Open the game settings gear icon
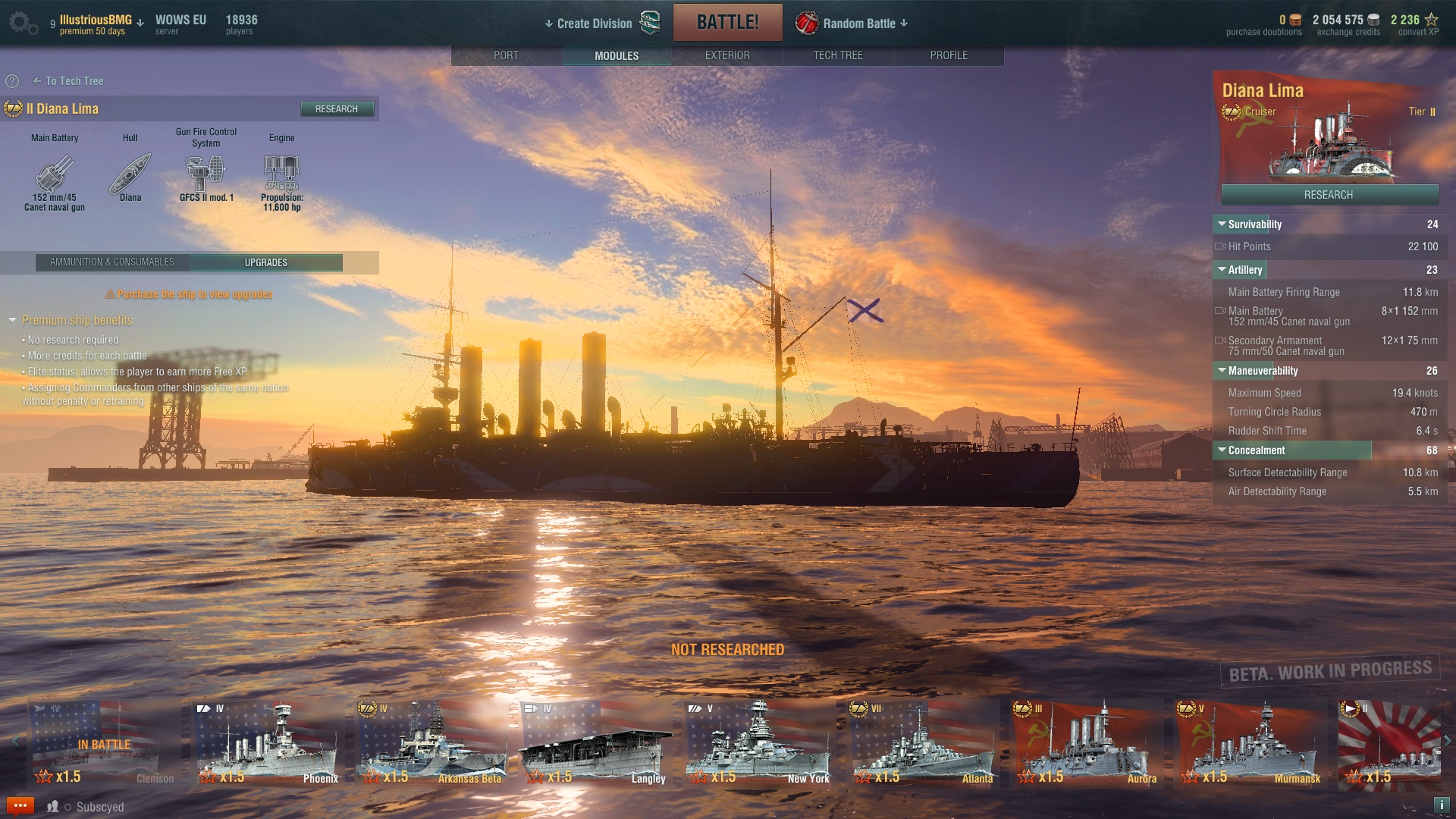1456x819 pixels. click(21, 23)
